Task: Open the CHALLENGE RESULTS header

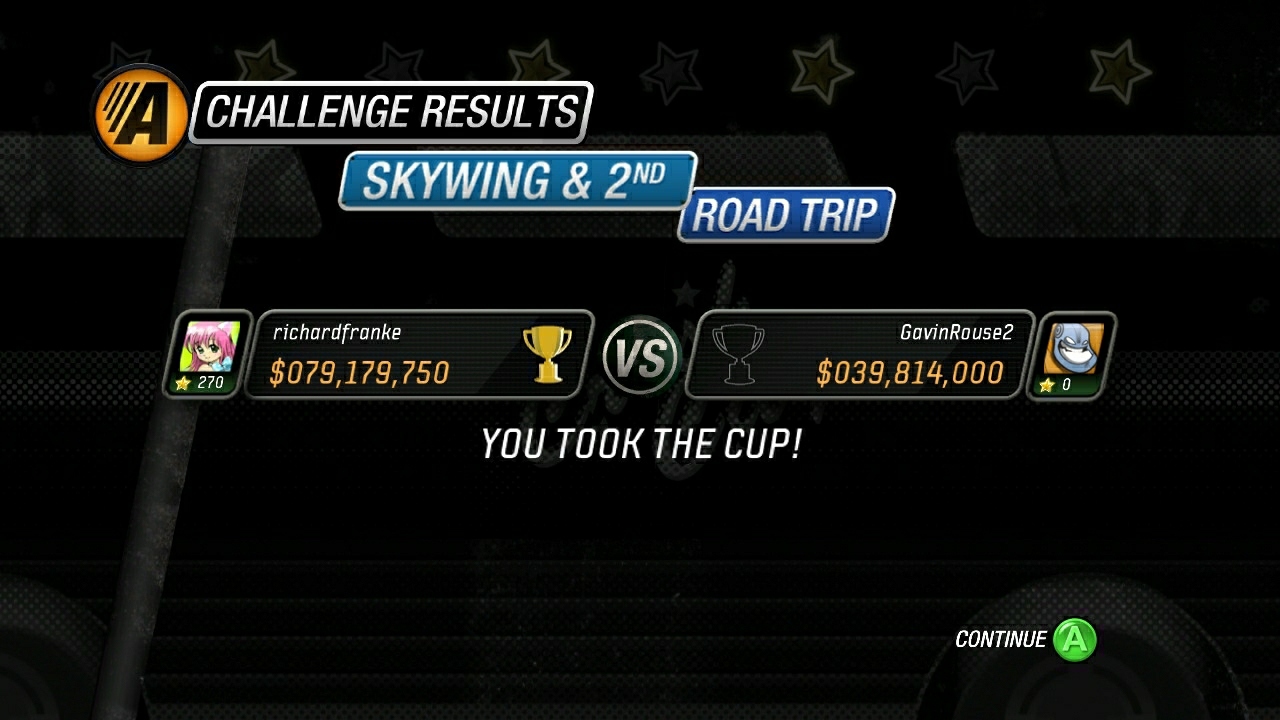Action: tap(390, 110)
